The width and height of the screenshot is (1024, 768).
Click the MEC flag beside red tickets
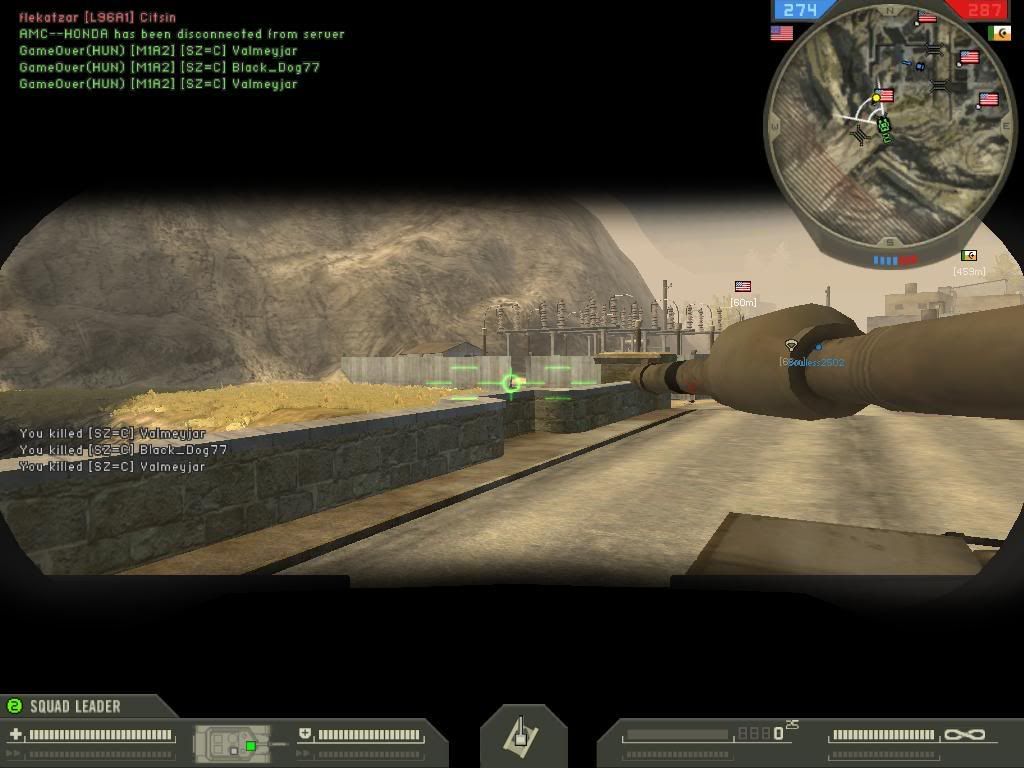(x=998, y=33)
